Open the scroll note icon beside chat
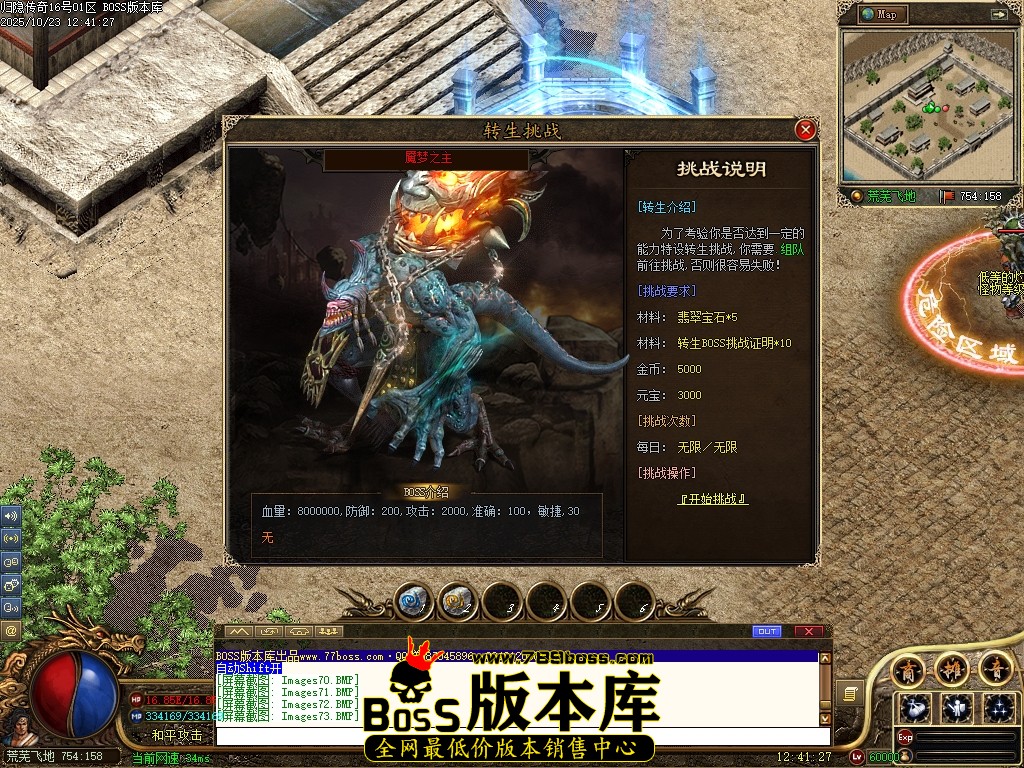Image resolution: width=1024 pixels, height=768 pixels. pos(850,692)
